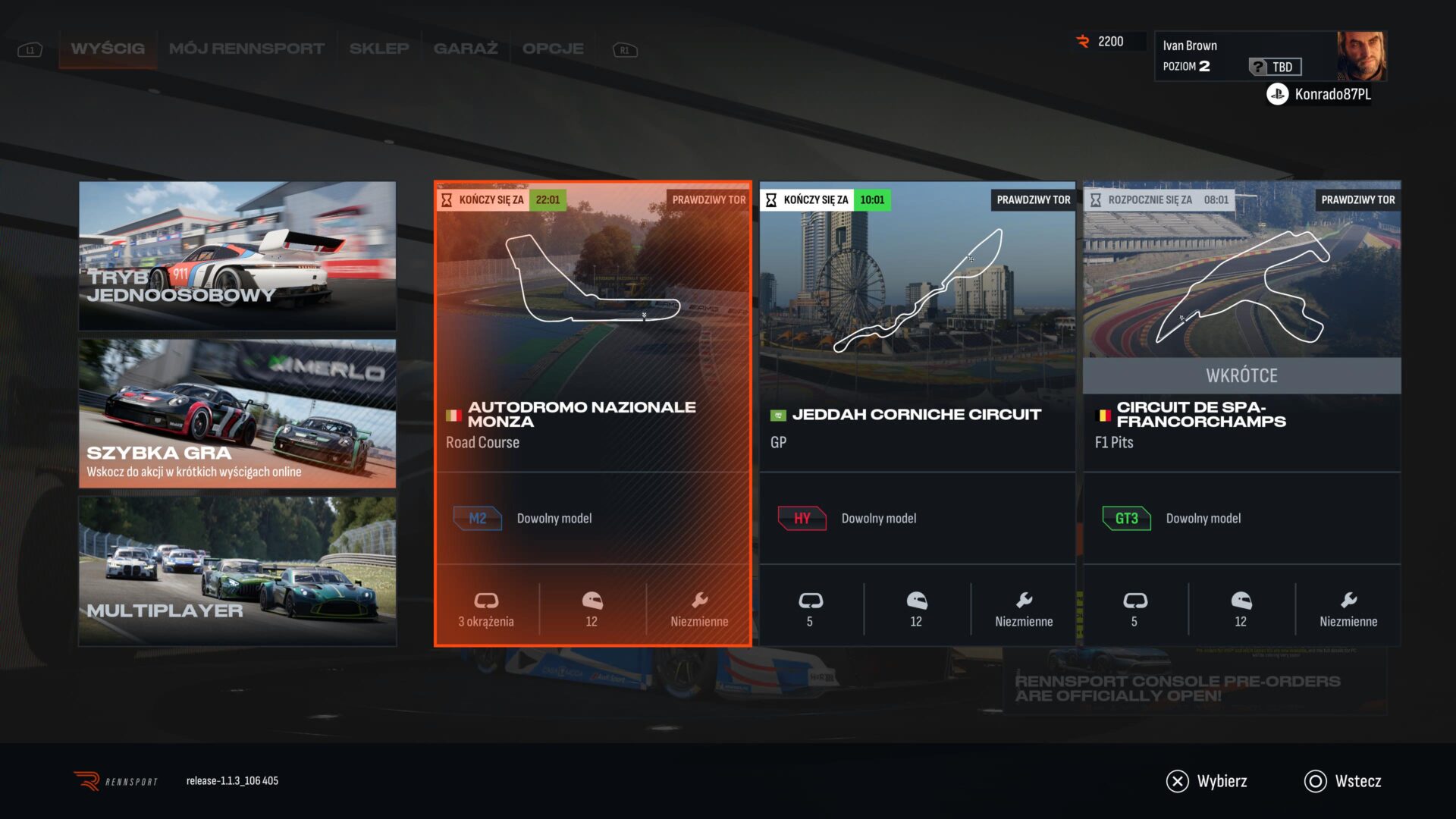Open the Mój Rennsport tab
This screenshot has height=819, width=1456.
pyautogui.click(x=246, y=49)
